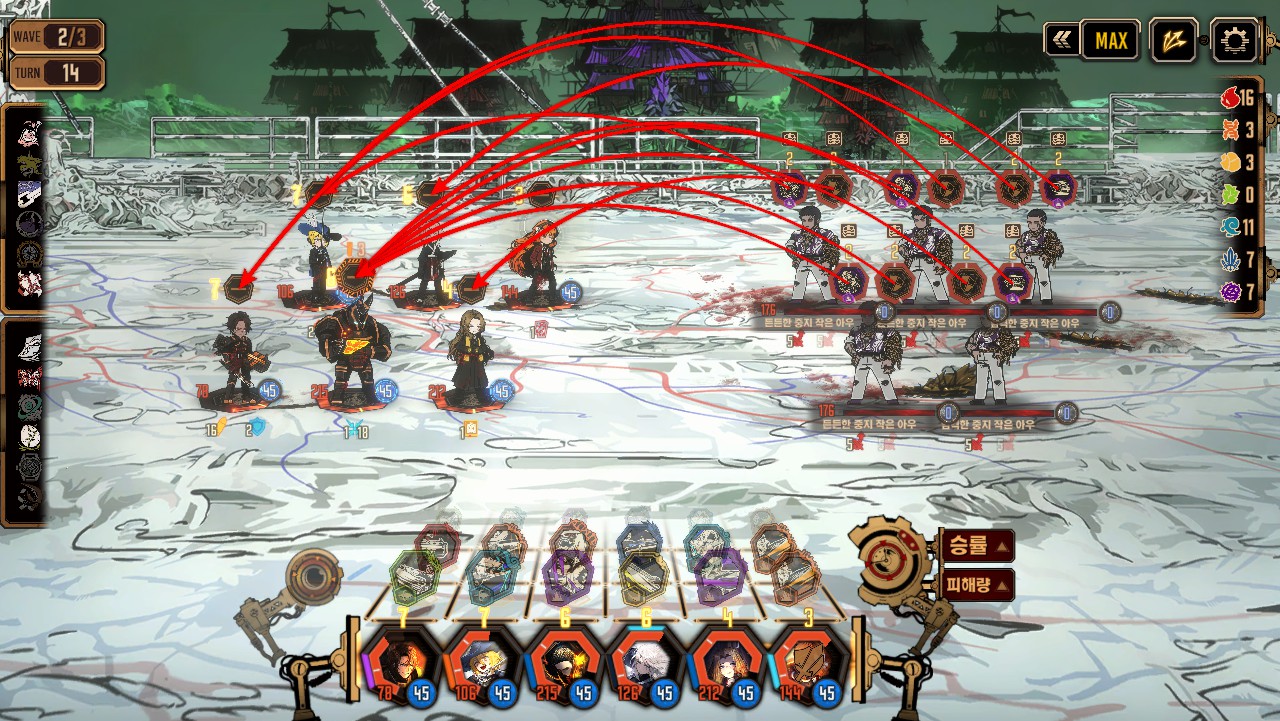Select the brown-haired sinner portrait, 212 HP
This screenshot has height=721, width=1280.
tap(727, 664)
